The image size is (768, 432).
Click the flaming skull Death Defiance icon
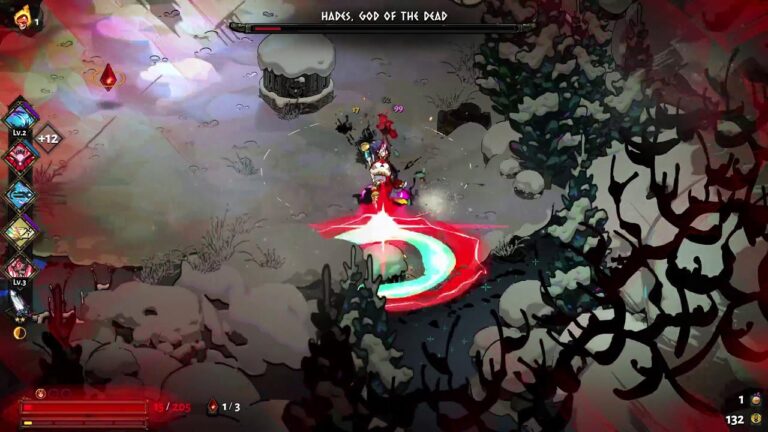pos(22,17)
